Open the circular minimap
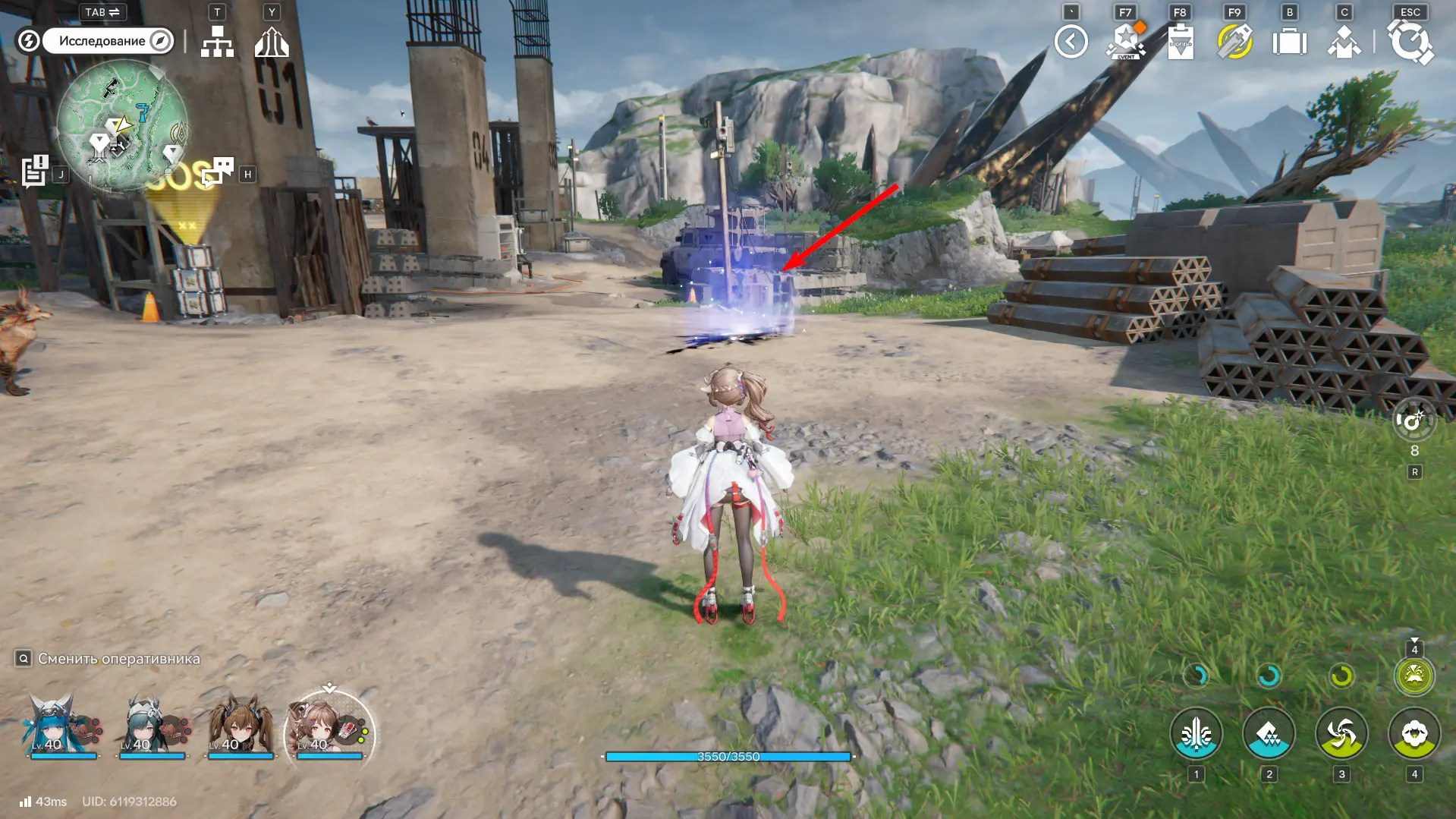Screen dimensions: 1456x819 [x=122, y=125]
